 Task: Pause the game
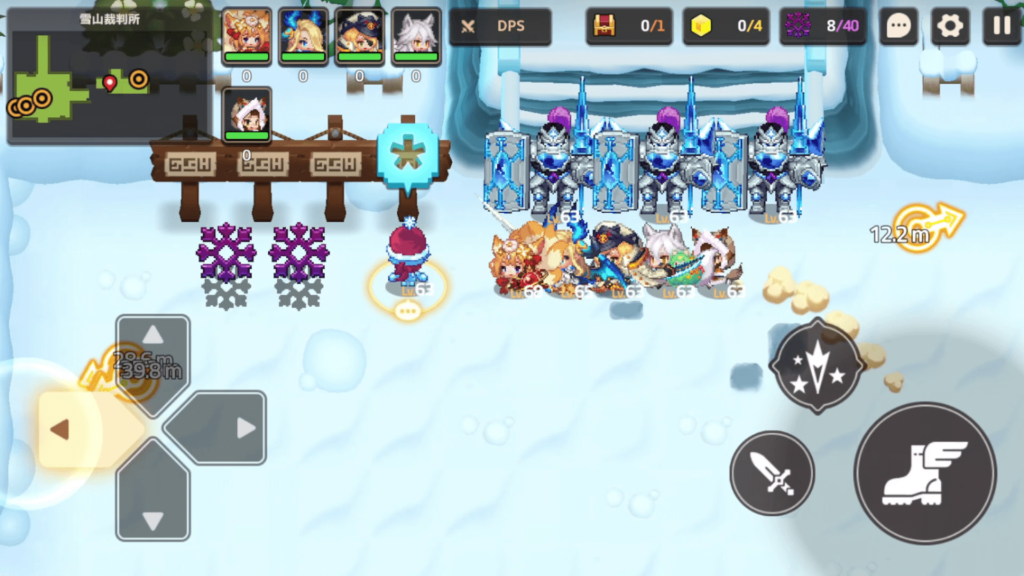click(x=1001, y=27)
